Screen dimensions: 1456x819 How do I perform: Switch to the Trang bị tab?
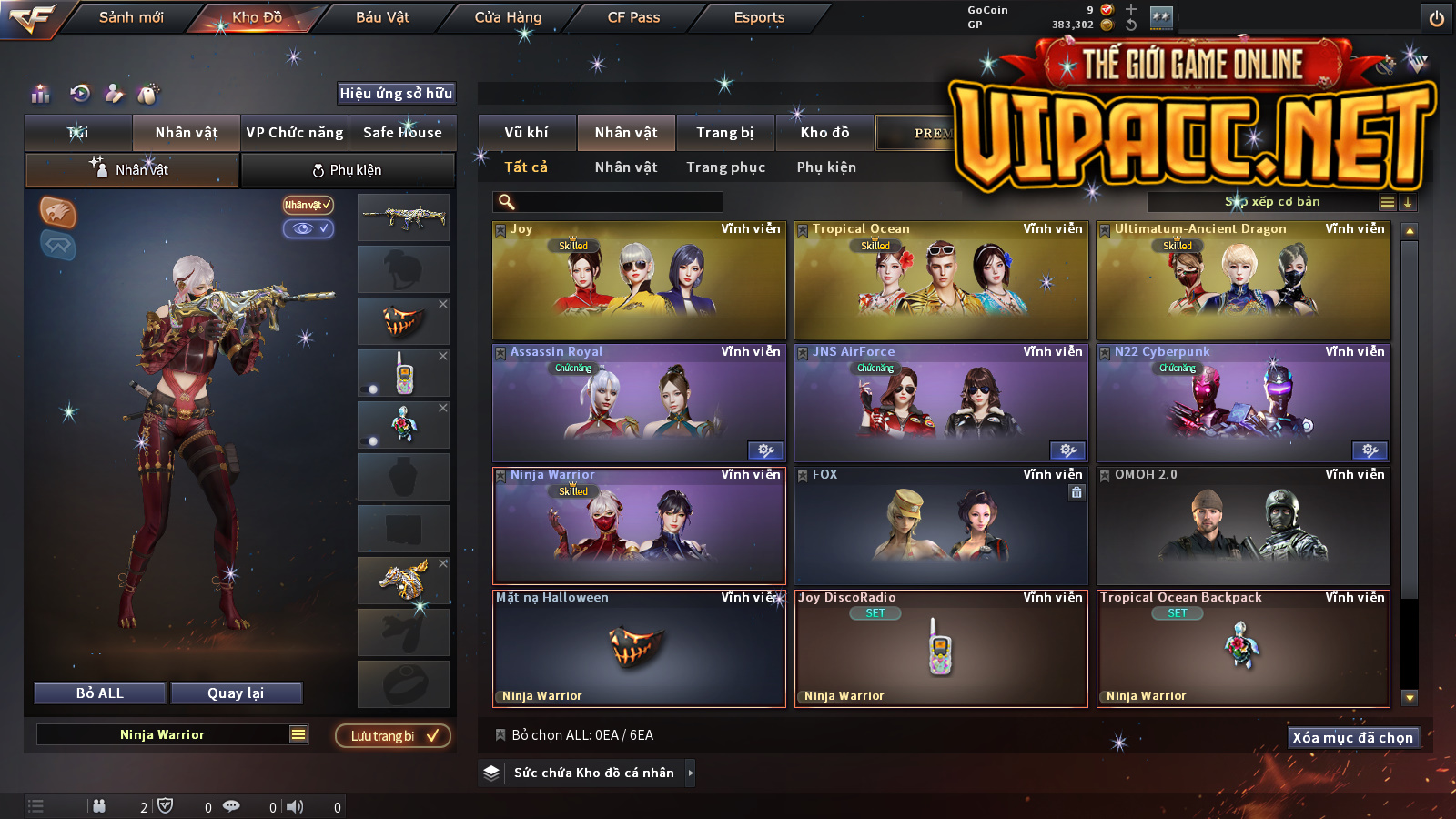click(x=725, y=133)
